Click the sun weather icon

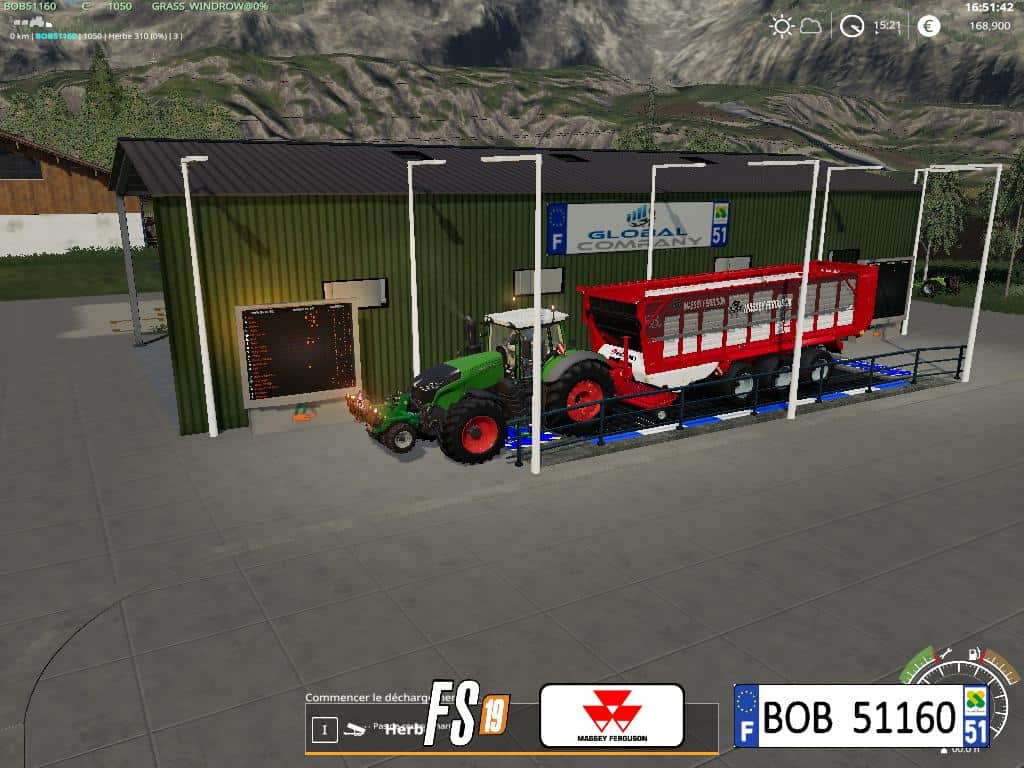pos(781,26)
